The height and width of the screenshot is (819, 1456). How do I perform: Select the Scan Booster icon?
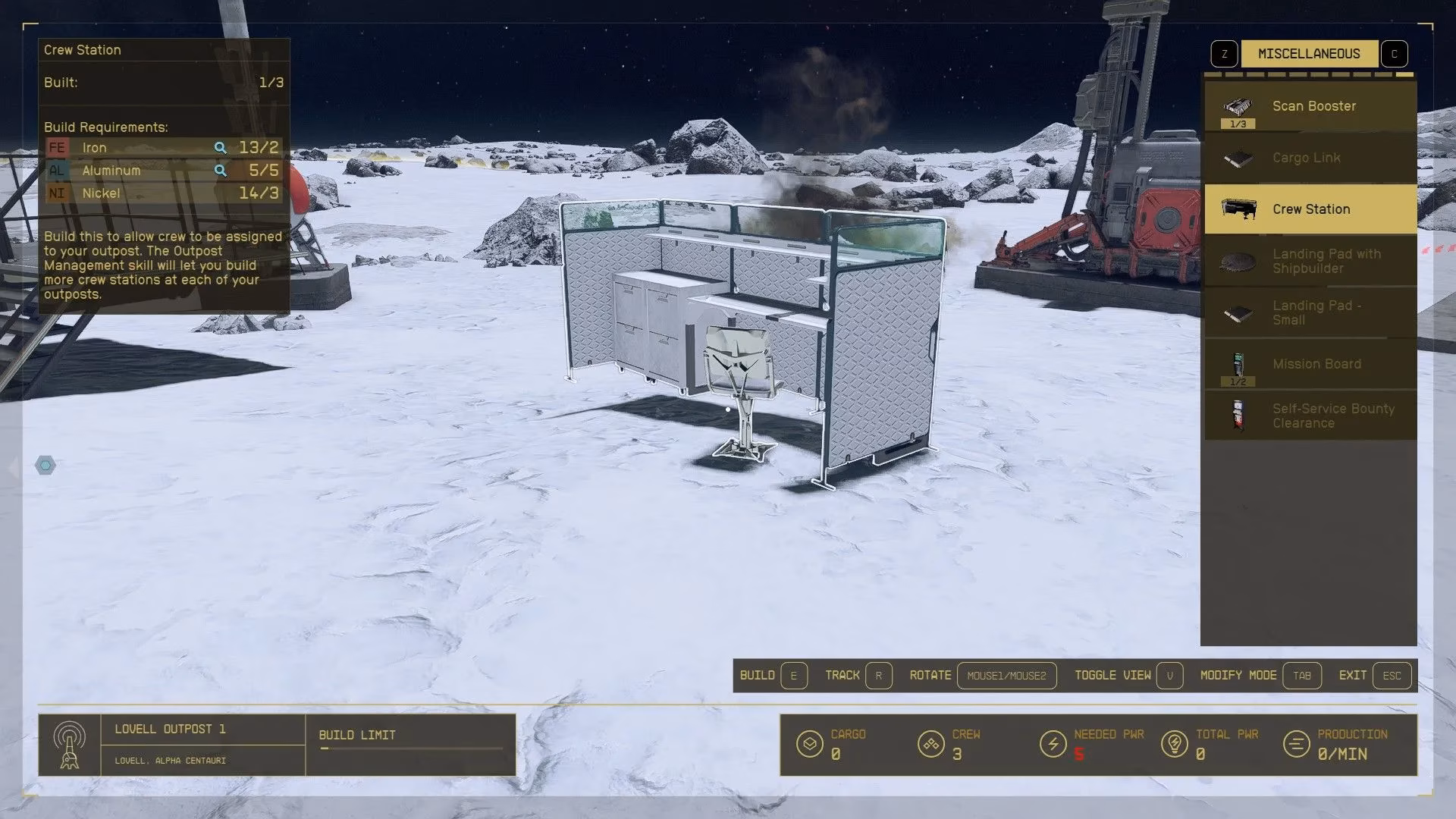[1238, 106]
